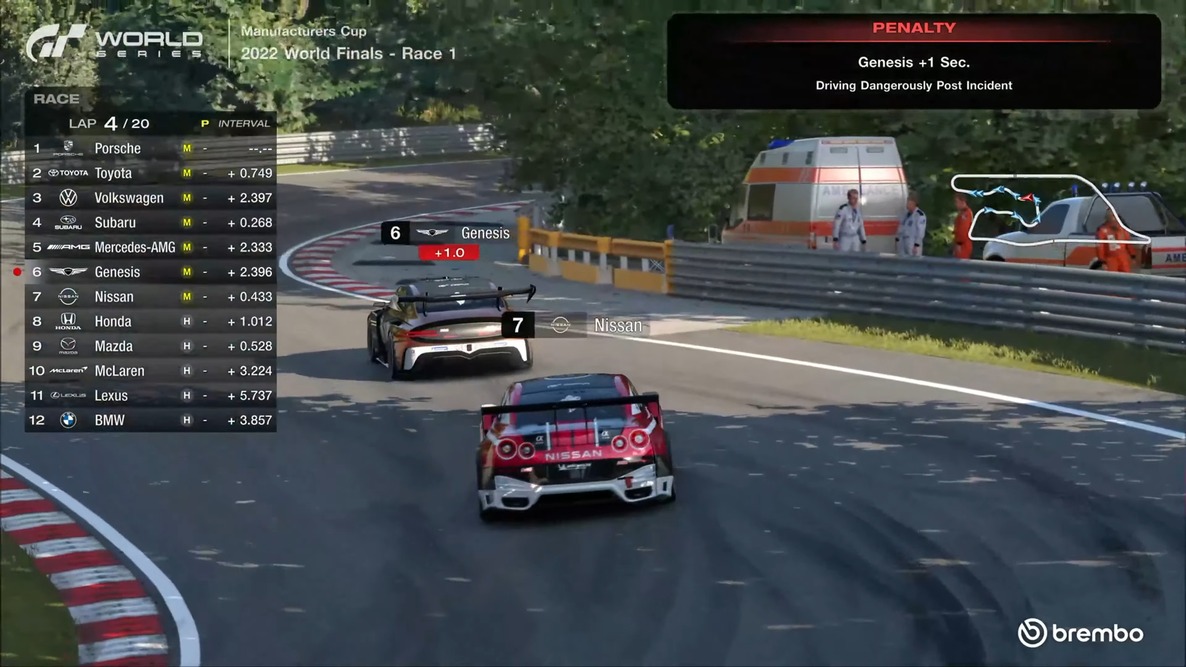Select the position 6 Genesis car tag
Screen dimensions: 1186x667
(x=448, y=233)
